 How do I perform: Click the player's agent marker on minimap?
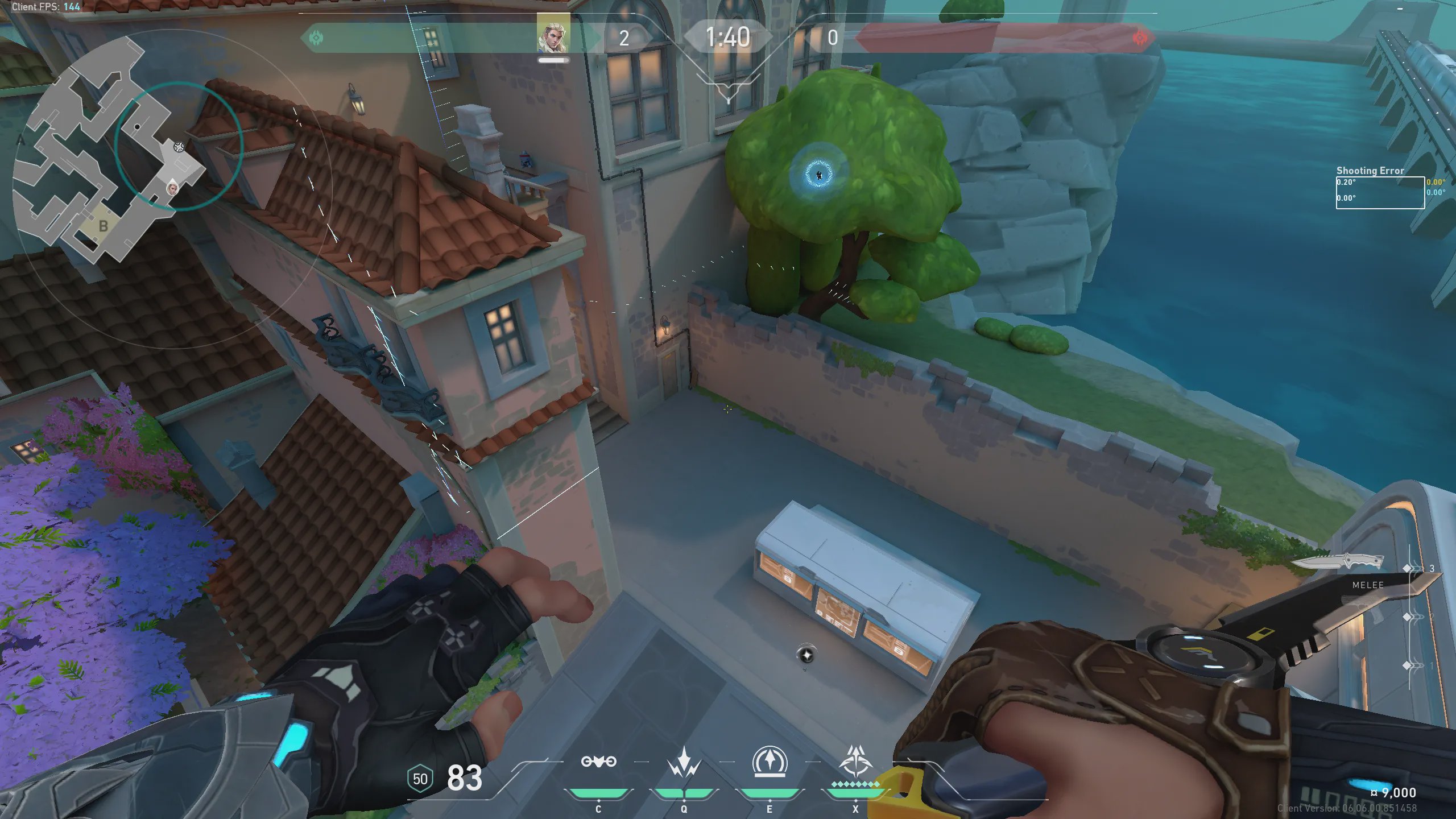(x=172, y=187)
